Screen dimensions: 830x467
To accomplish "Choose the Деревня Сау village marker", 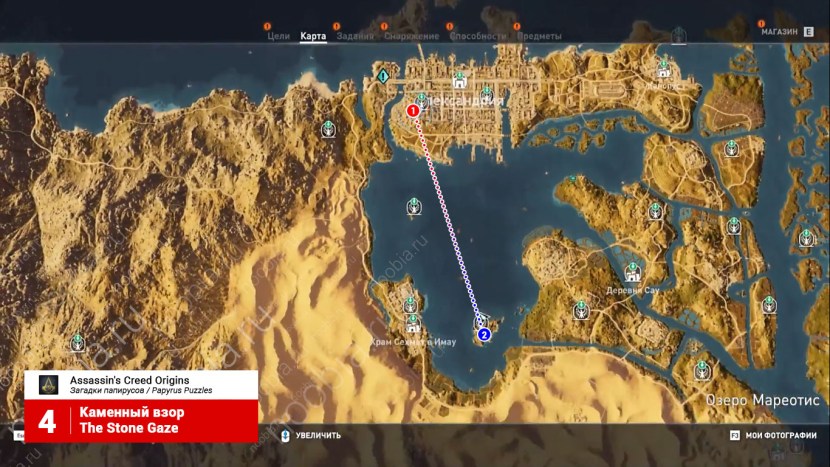I will [632, 273].
